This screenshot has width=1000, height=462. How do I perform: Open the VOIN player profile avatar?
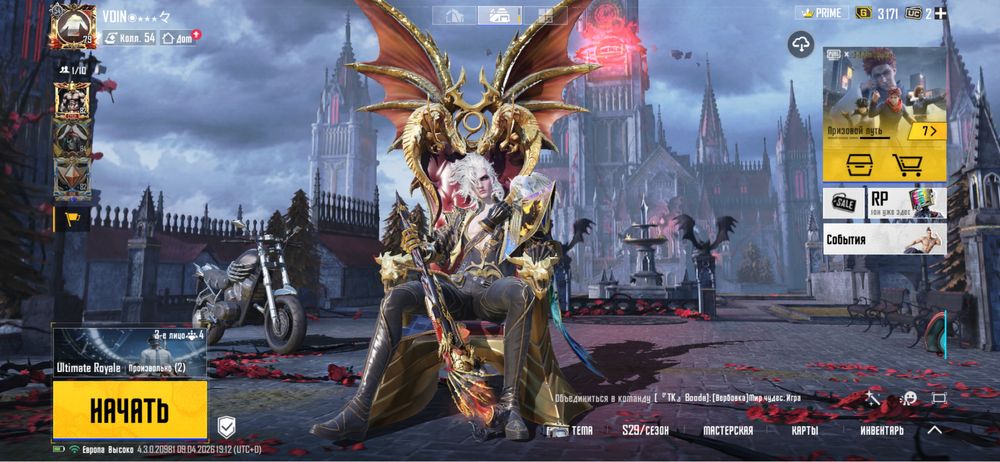(72, 26)
